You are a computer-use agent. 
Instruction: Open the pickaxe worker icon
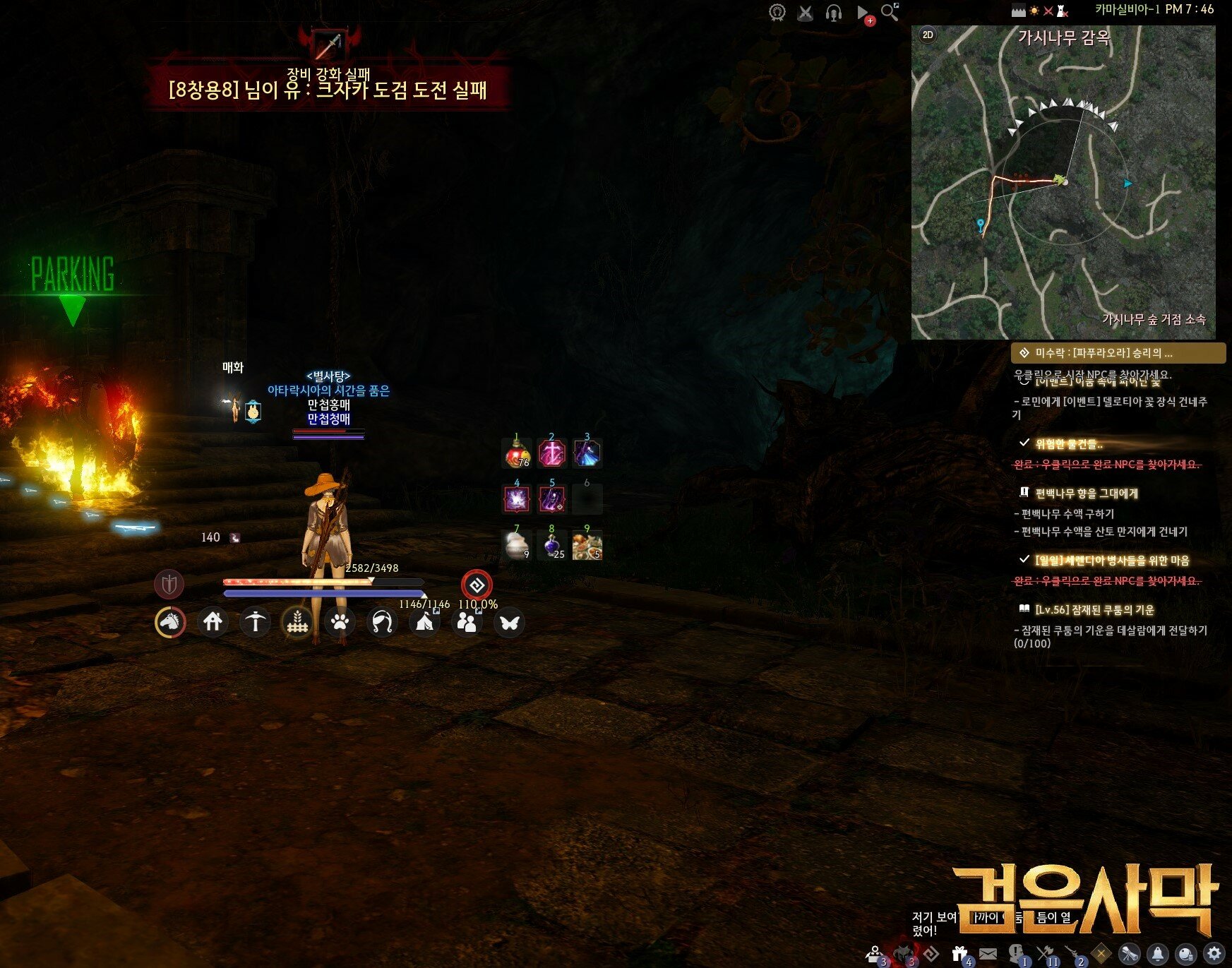coord(255,622)
